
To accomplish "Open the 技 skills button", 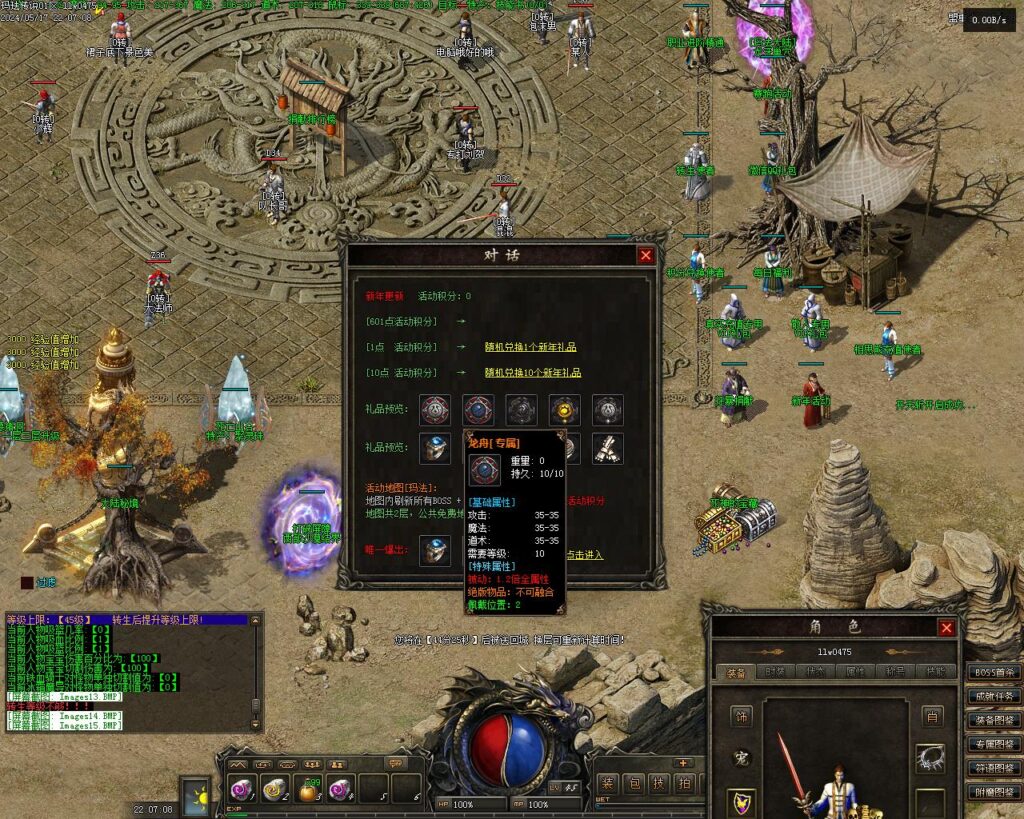I will click(x=659, y=784).
